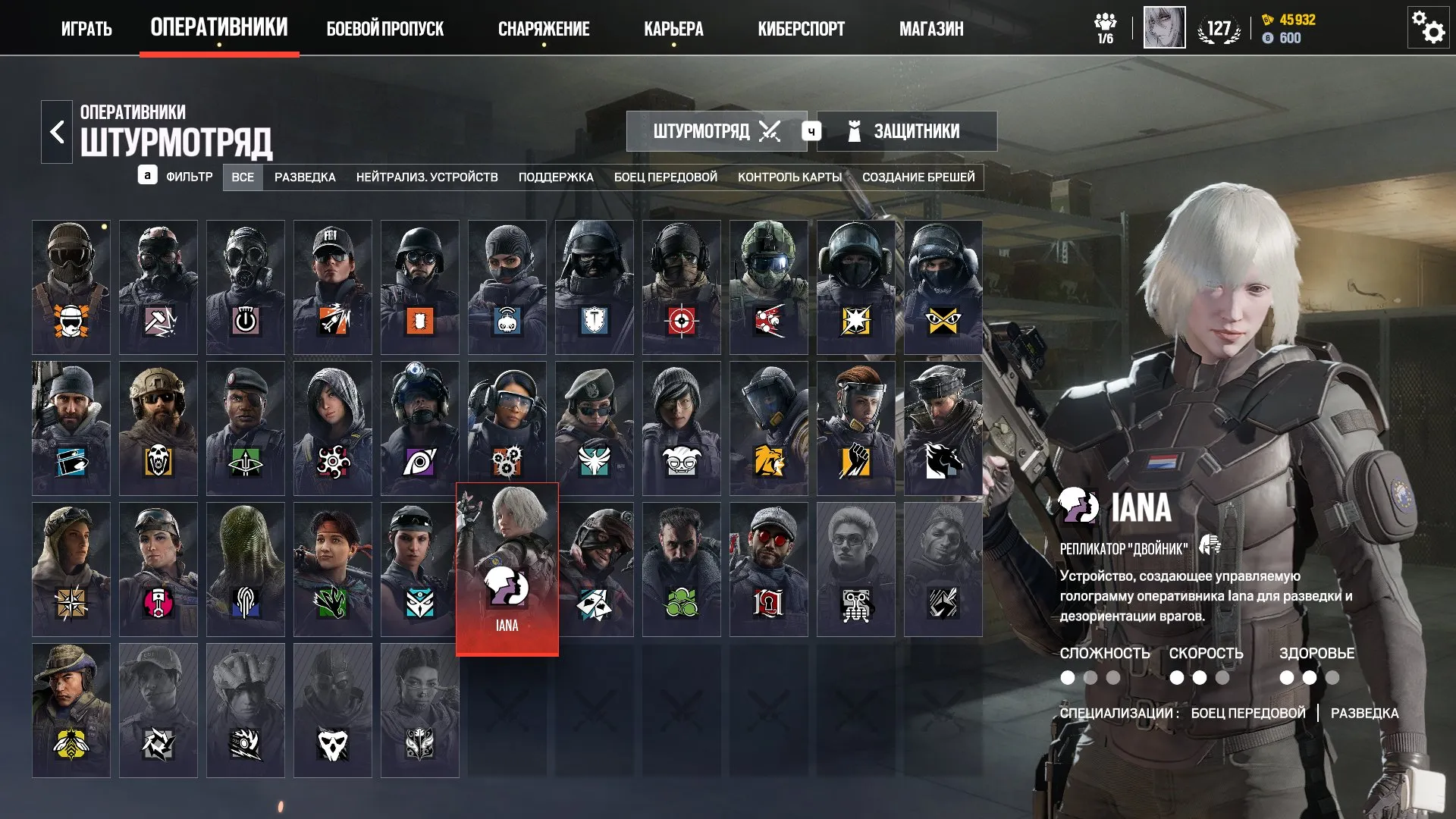Click the filter letter 'a' icon
This screenshot has width=1456, height=819.
[149, 177]
